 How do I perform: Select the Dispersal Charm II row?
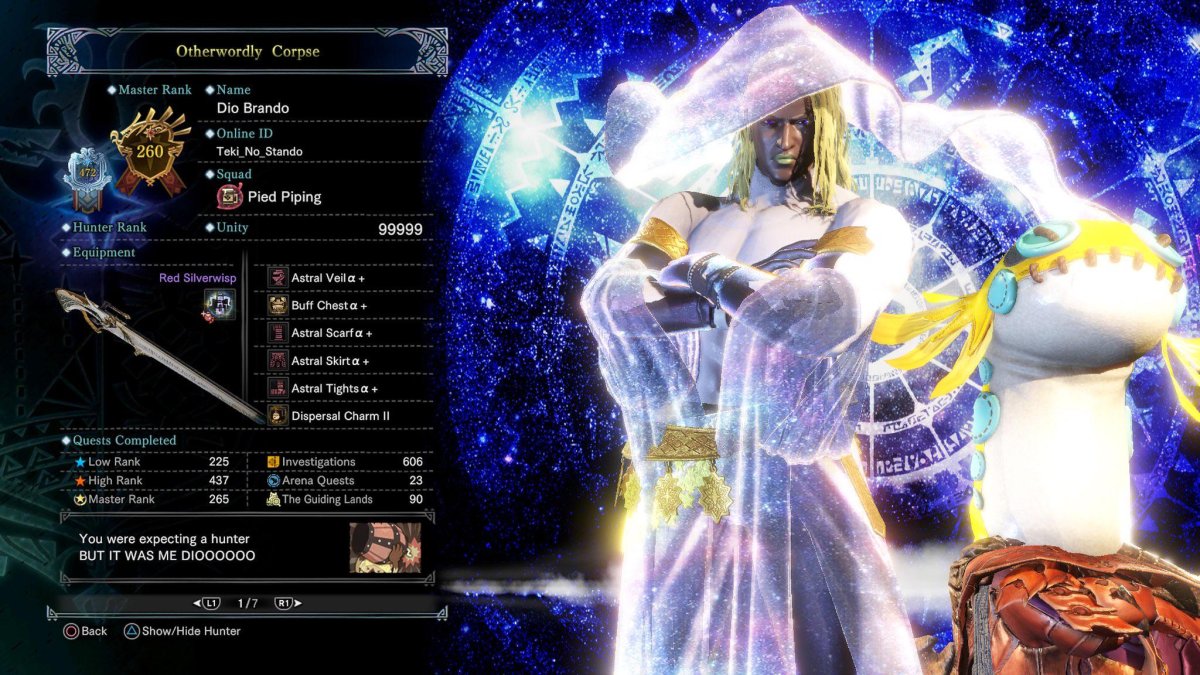[340, 416]
